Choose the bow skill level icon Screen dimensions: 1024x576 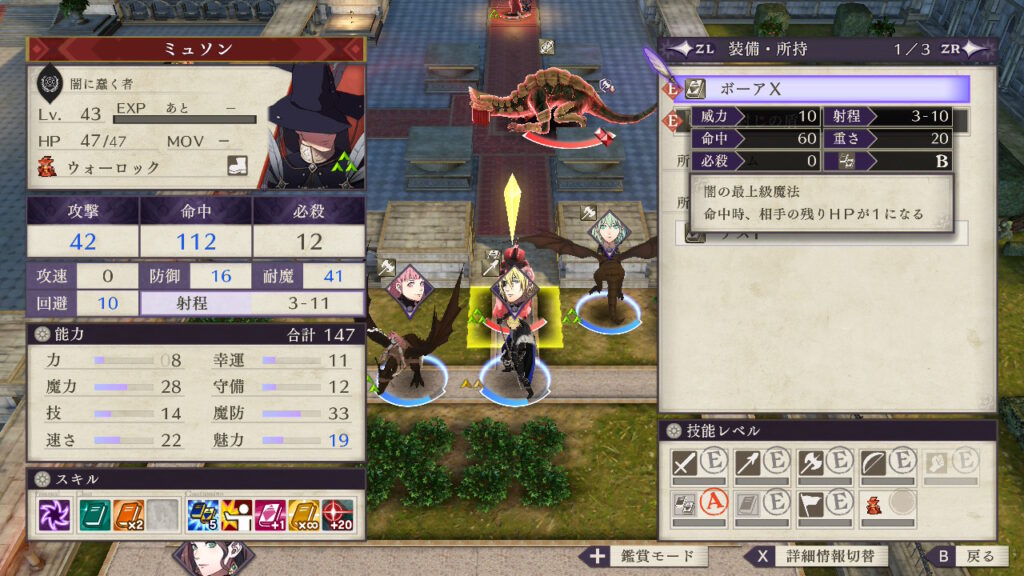pyautogui.click(x=872, y=462)
